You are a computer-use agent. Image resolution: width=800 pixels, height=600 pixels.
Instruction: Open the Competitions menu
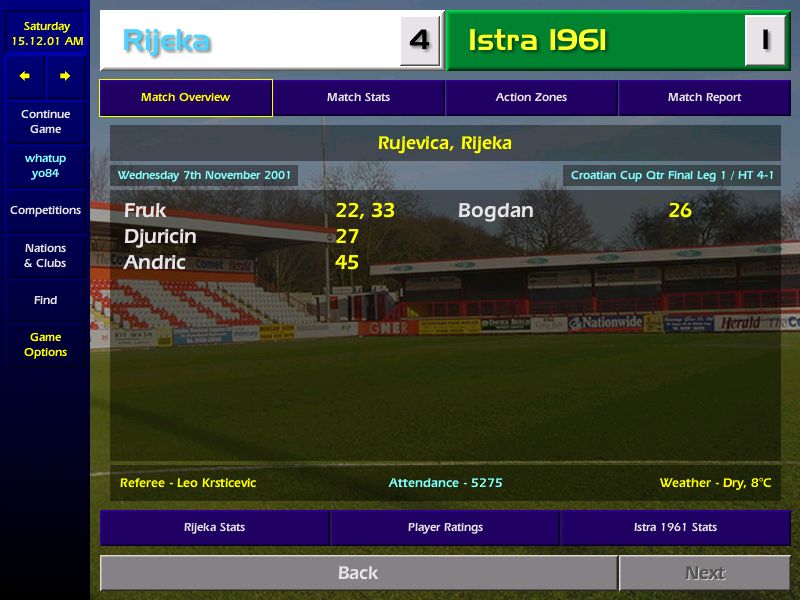coord(45,211)
